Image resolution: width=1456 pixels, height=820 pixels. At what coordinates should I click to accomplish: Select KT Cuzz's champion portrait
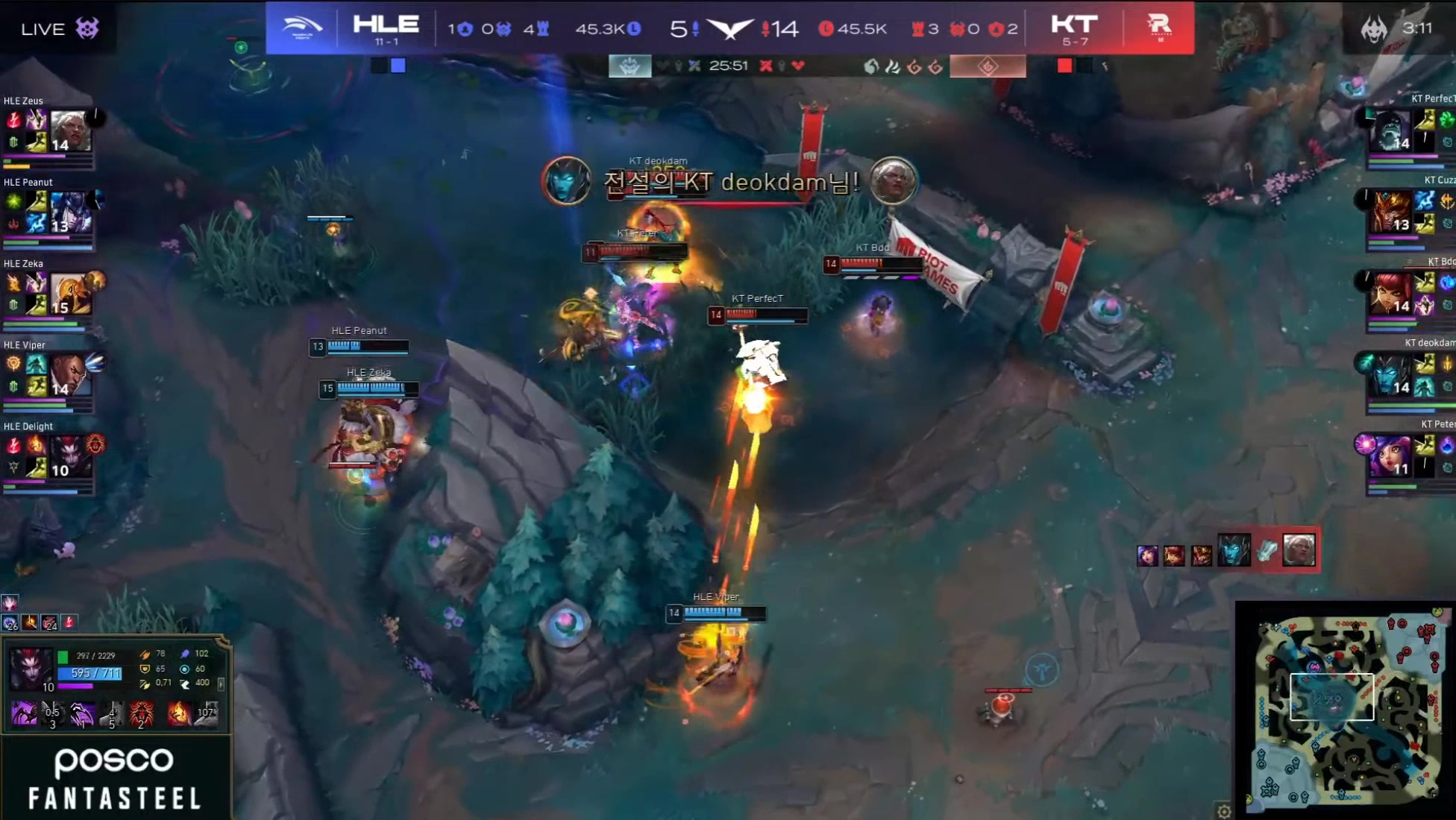[x=1390, y=212]
